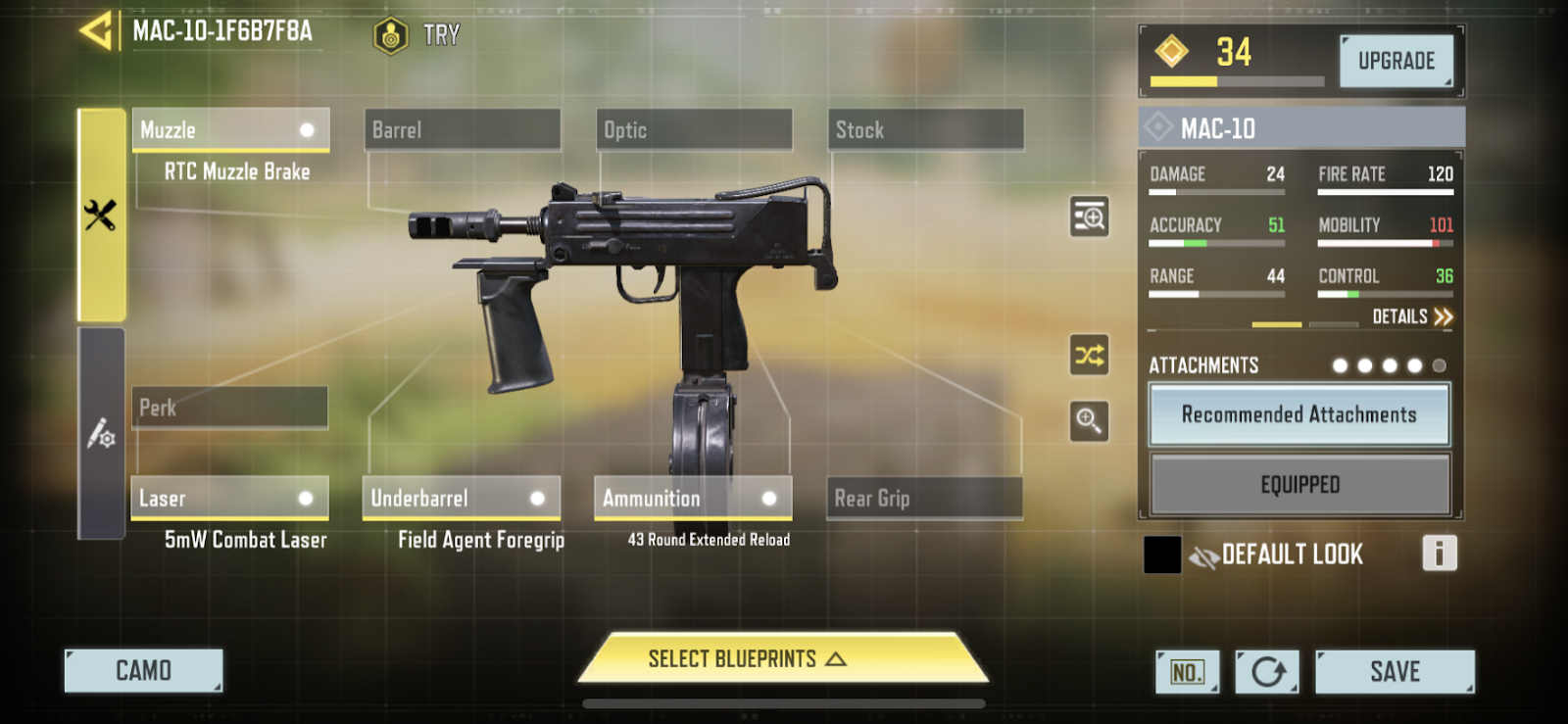Select the Rear Grip slot
The image size is (1568, 724).
coord(924,499)
